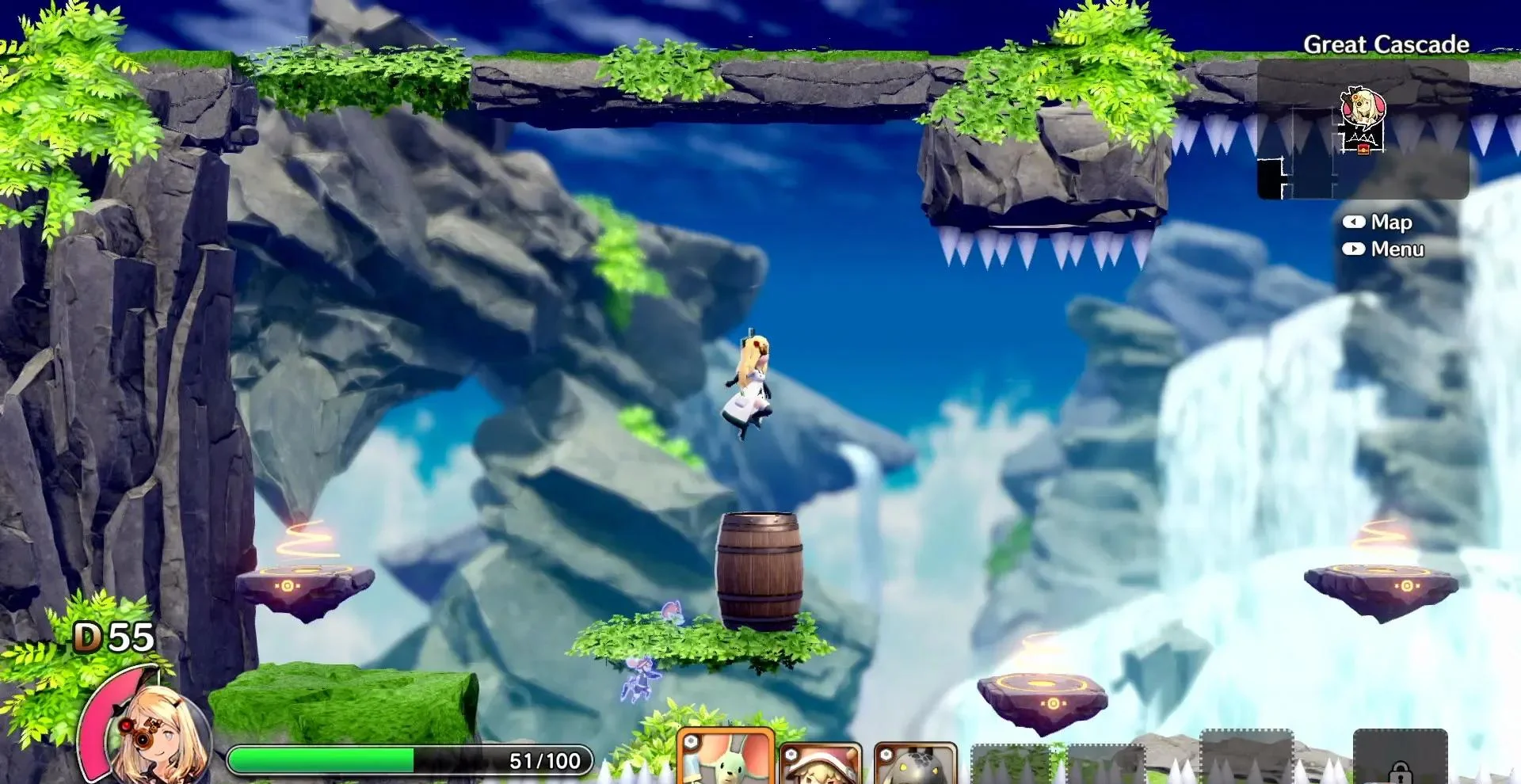Select the Menu label text

point(1398,248)
